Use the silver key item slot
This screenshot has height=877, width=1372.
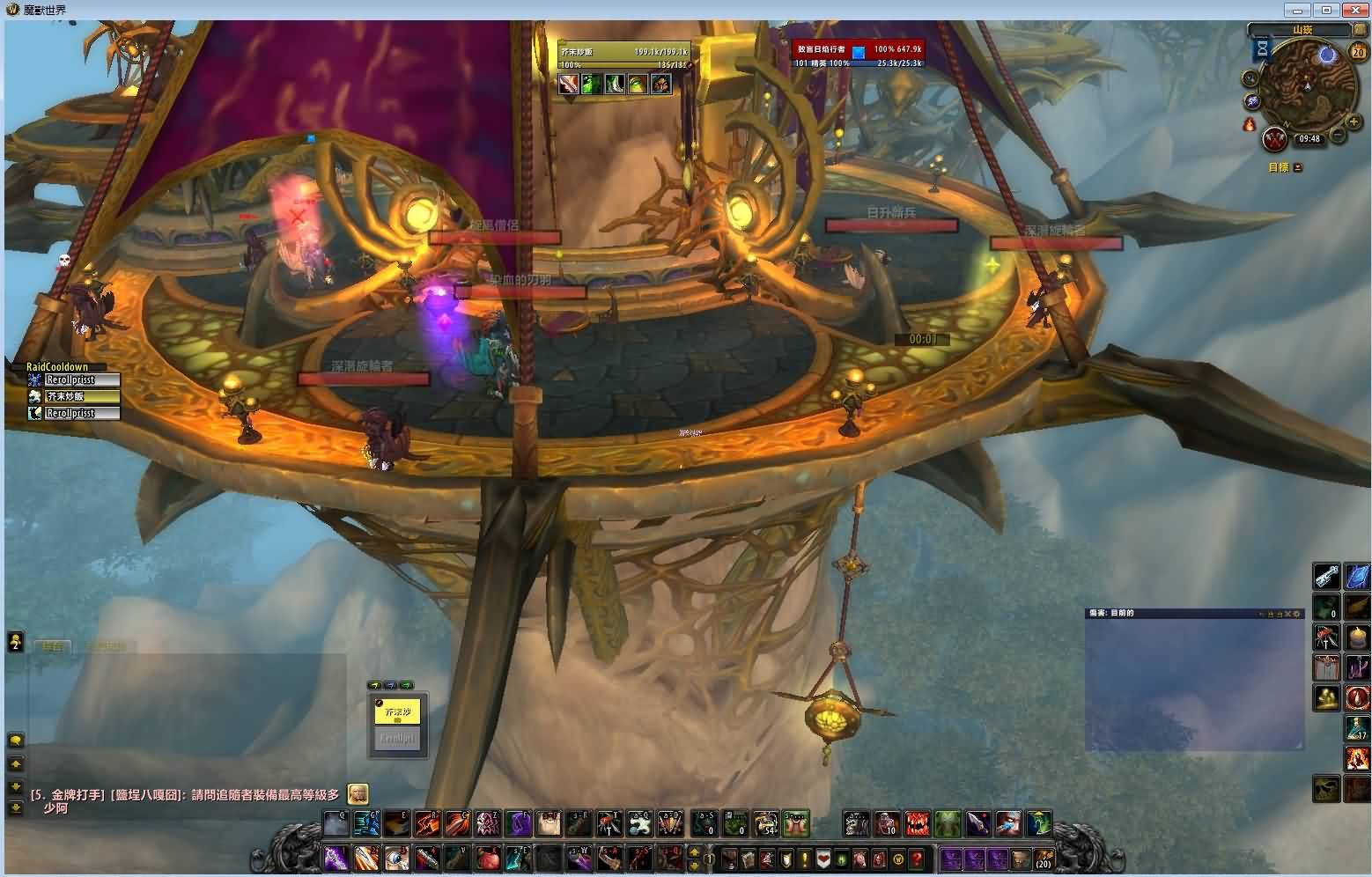(1326, 576)
